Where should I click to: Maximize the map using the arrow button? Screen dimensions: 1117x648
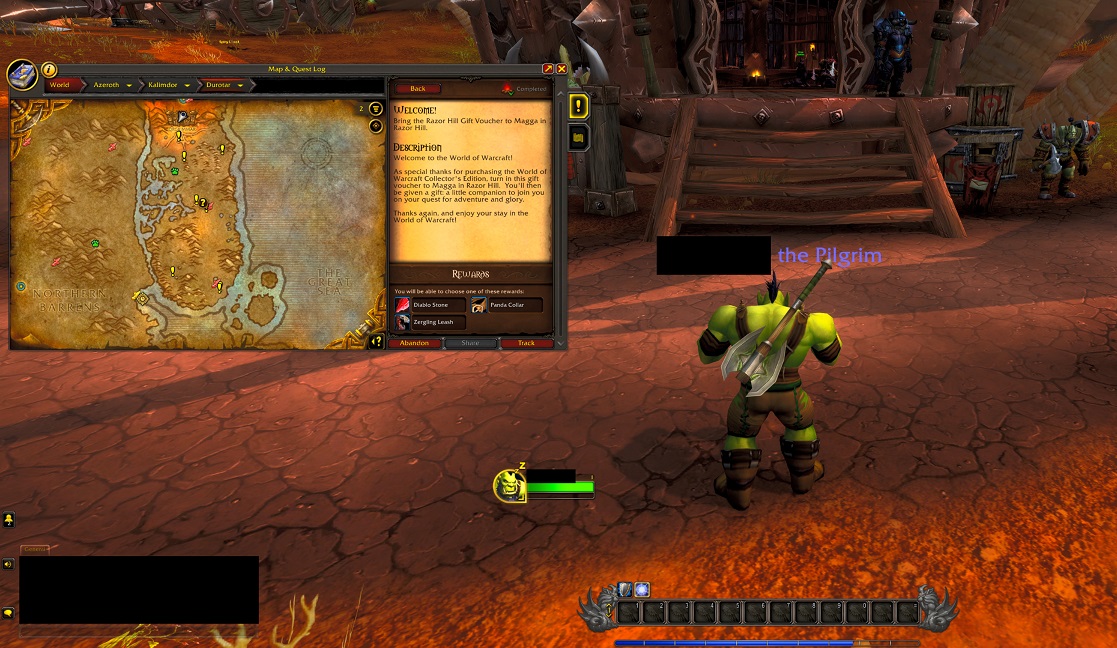coord(548,69)
